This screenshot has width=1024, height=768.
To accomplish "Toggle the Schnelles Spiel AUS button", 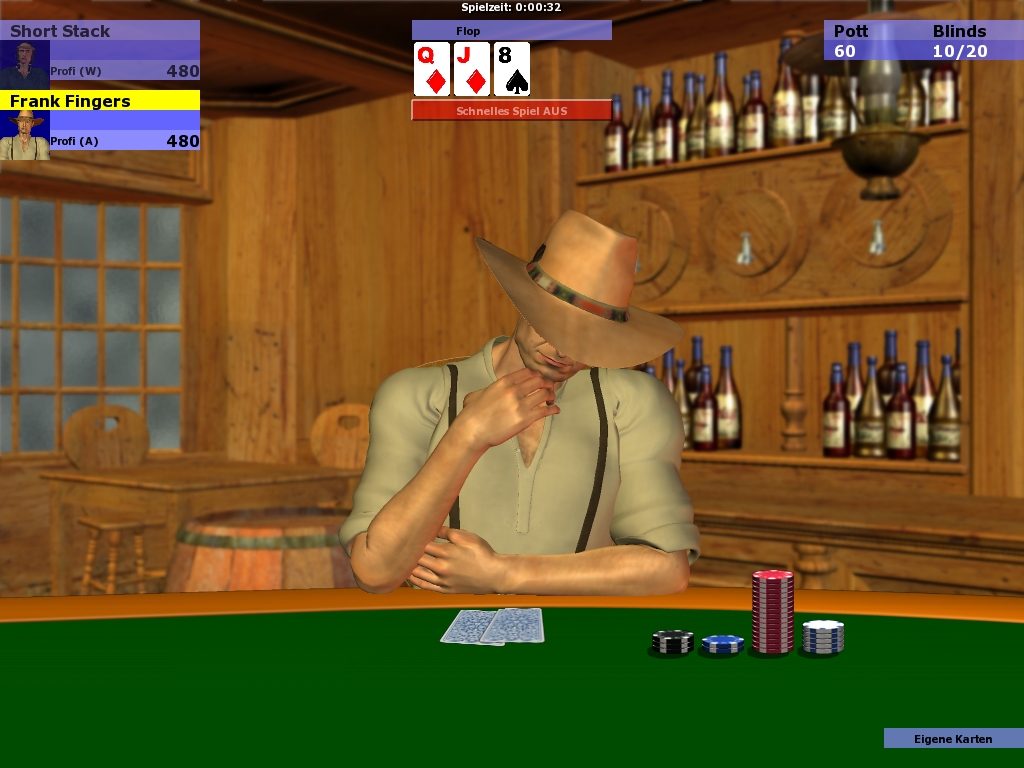I will click(511, 110).
